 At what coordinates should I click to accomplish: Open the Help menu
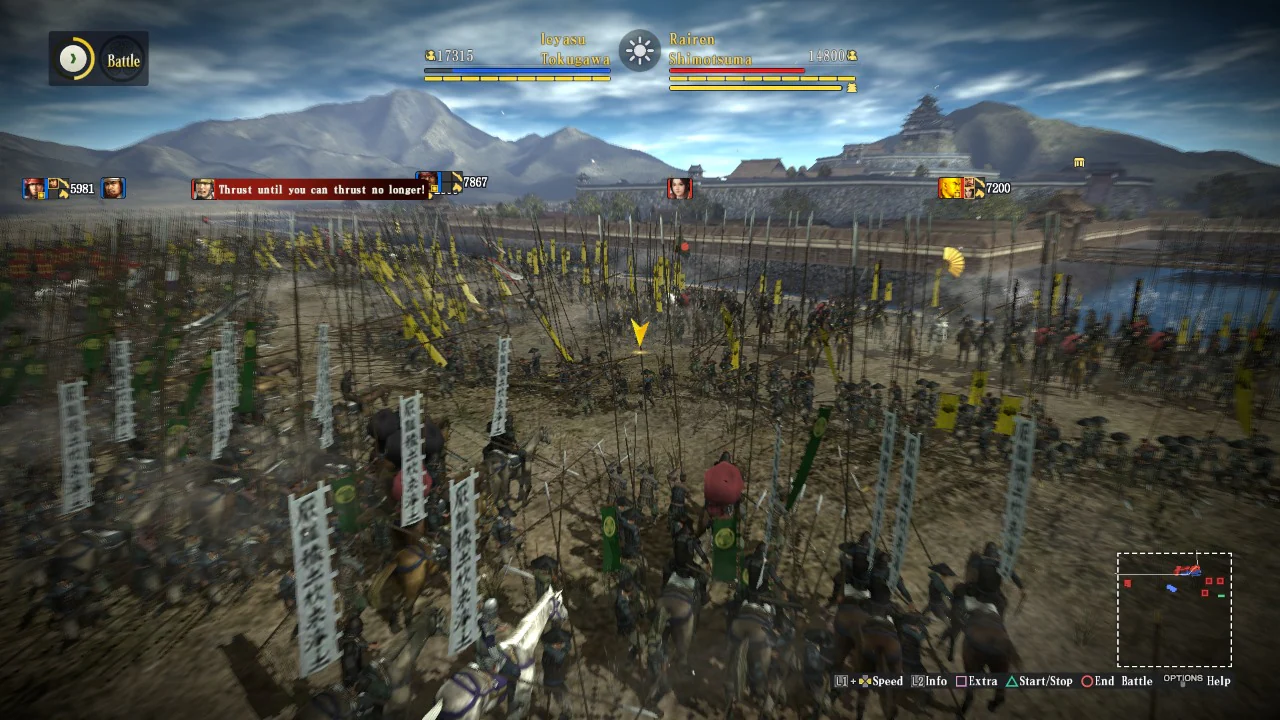coord(1218,681)
